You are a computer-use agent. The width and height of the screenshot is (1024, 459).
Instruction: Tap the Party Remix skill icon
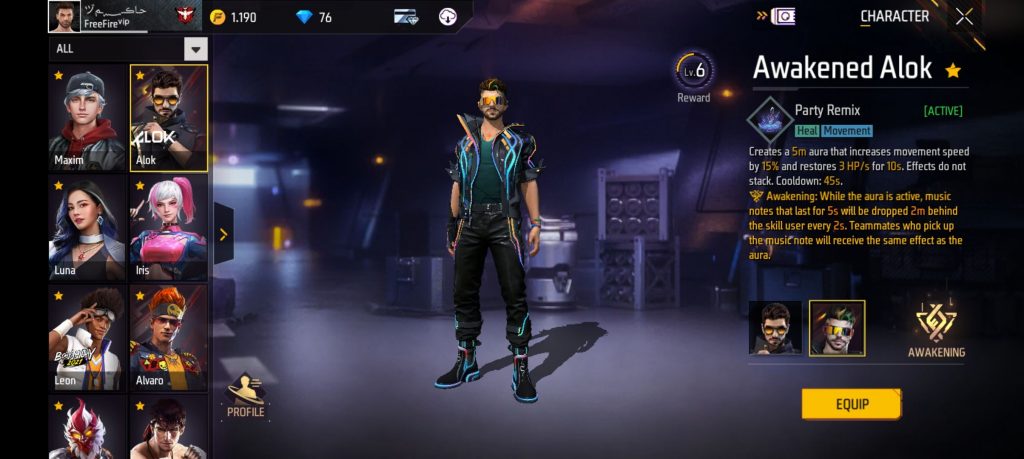(x=770, y=119)
